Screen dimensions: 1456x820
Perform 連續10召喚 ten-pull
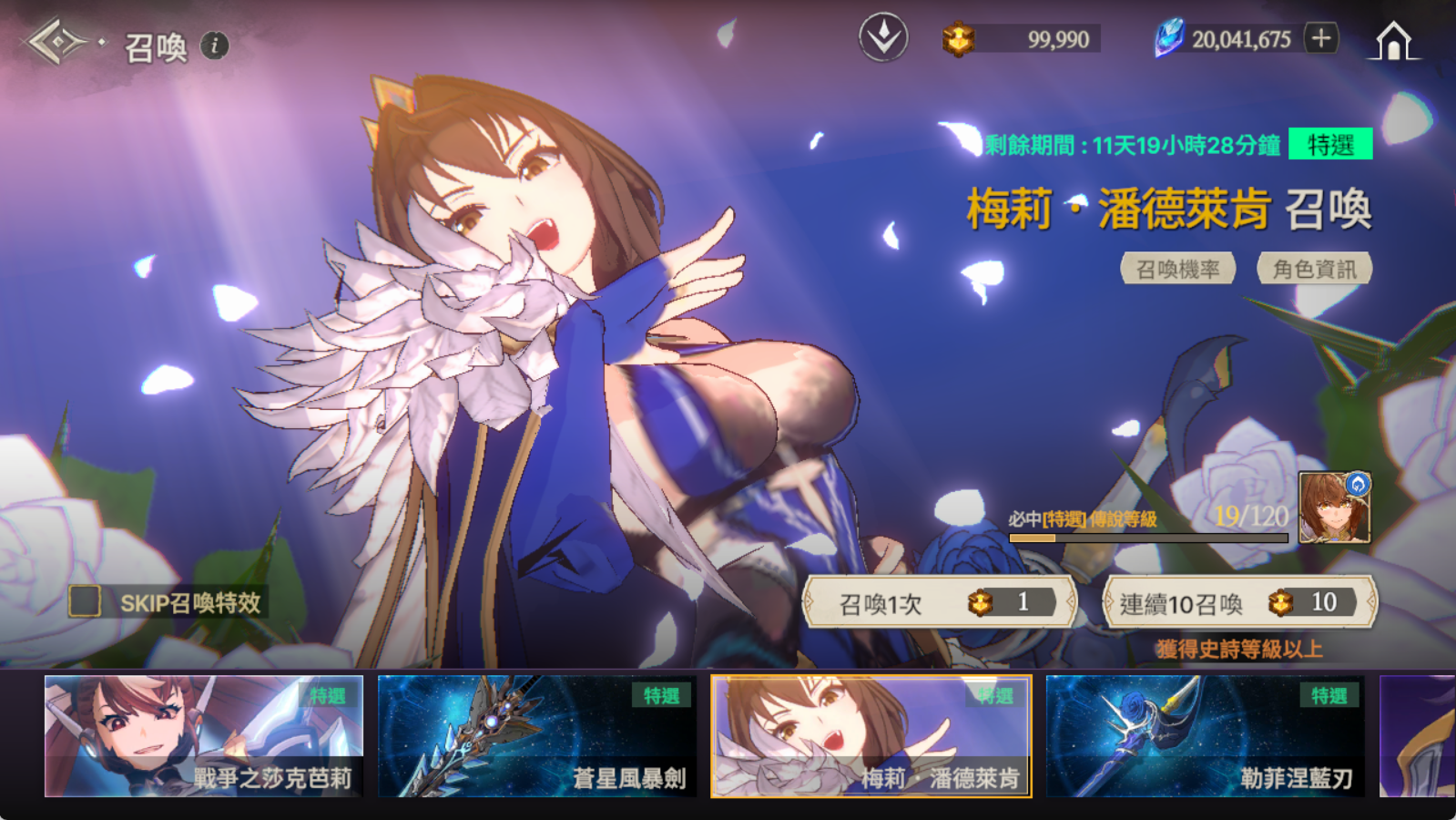(x=1238, y=602)
